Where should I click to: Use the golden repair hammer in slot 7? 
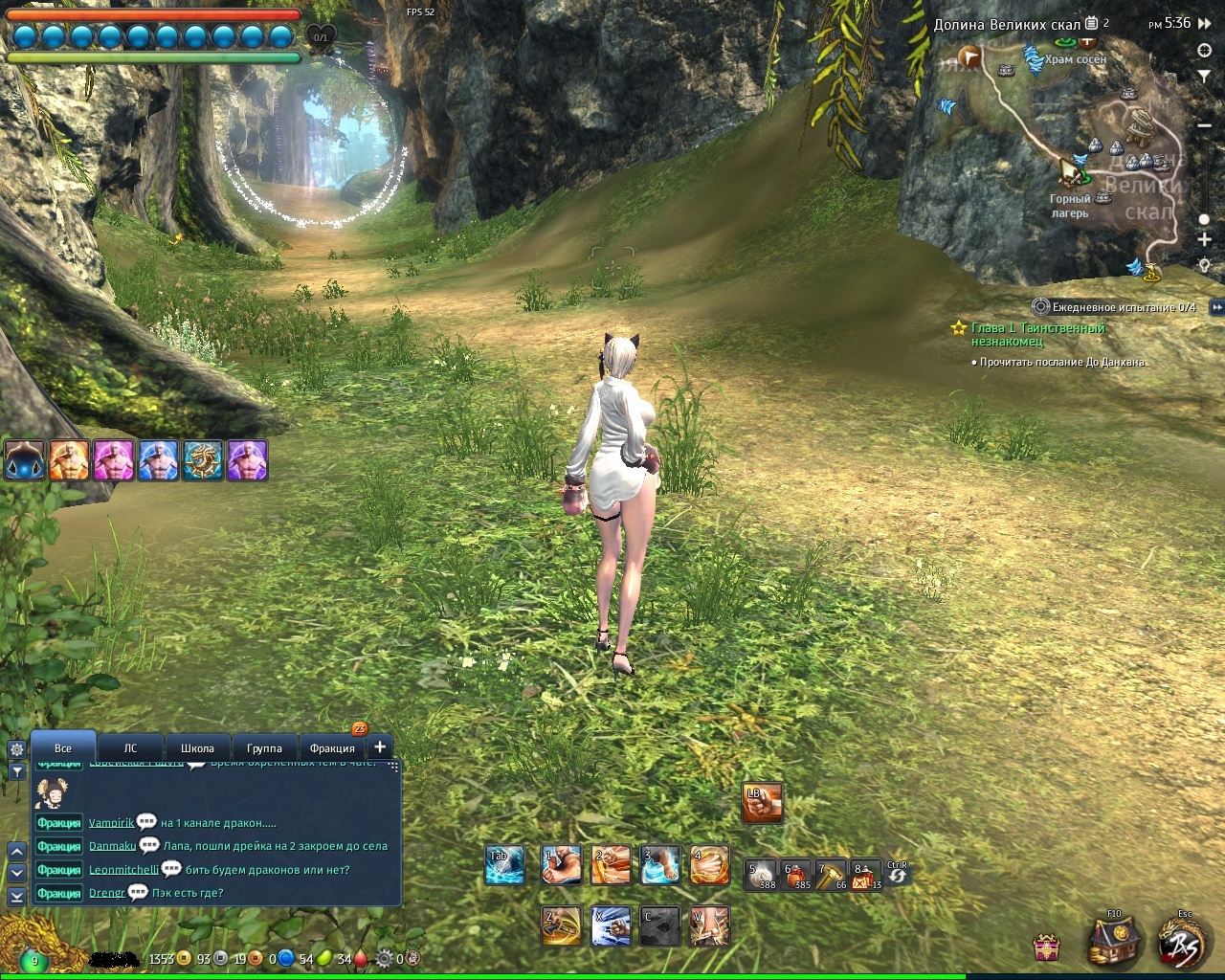pyautogui.click(x=830, y=875)
